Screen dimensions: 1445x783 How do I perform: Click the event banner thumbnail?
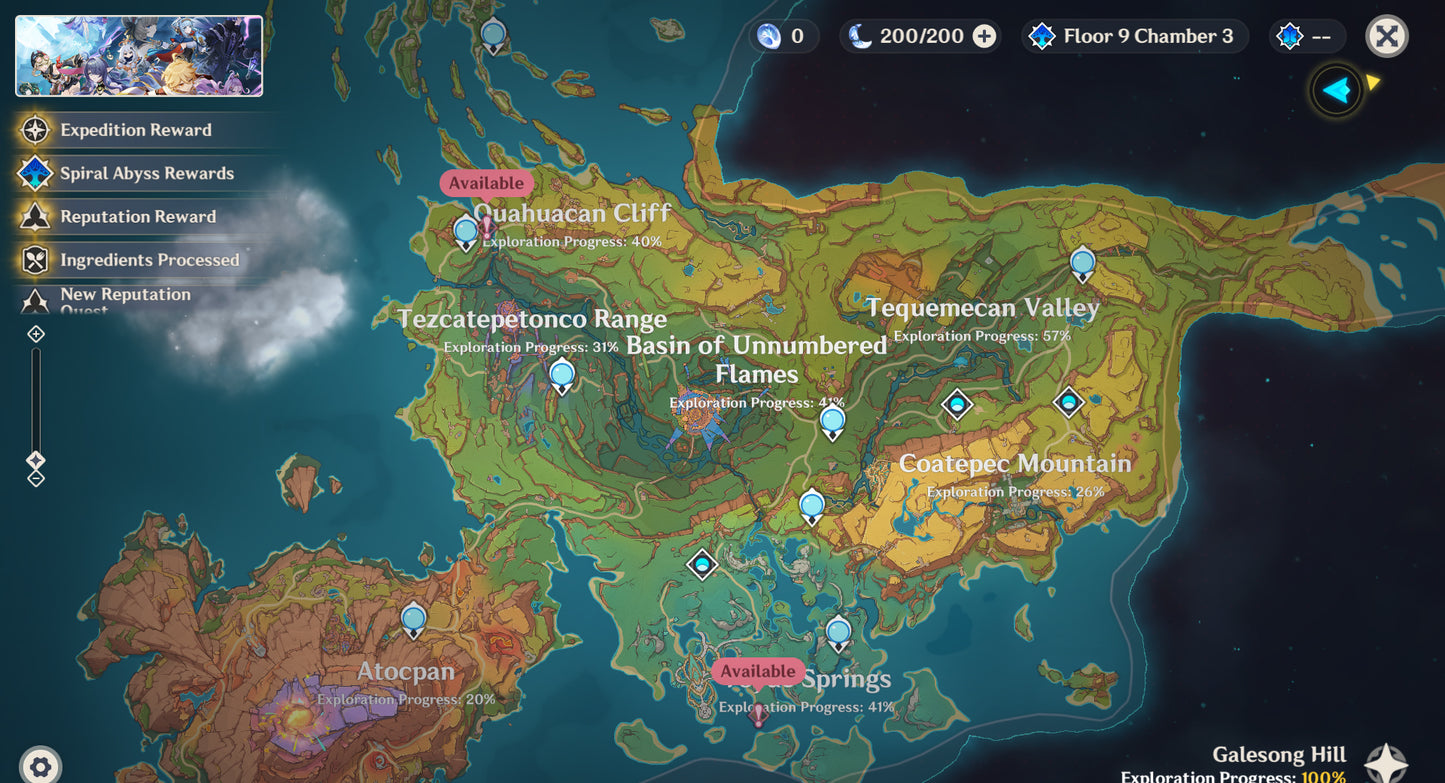tap(139, 56)
